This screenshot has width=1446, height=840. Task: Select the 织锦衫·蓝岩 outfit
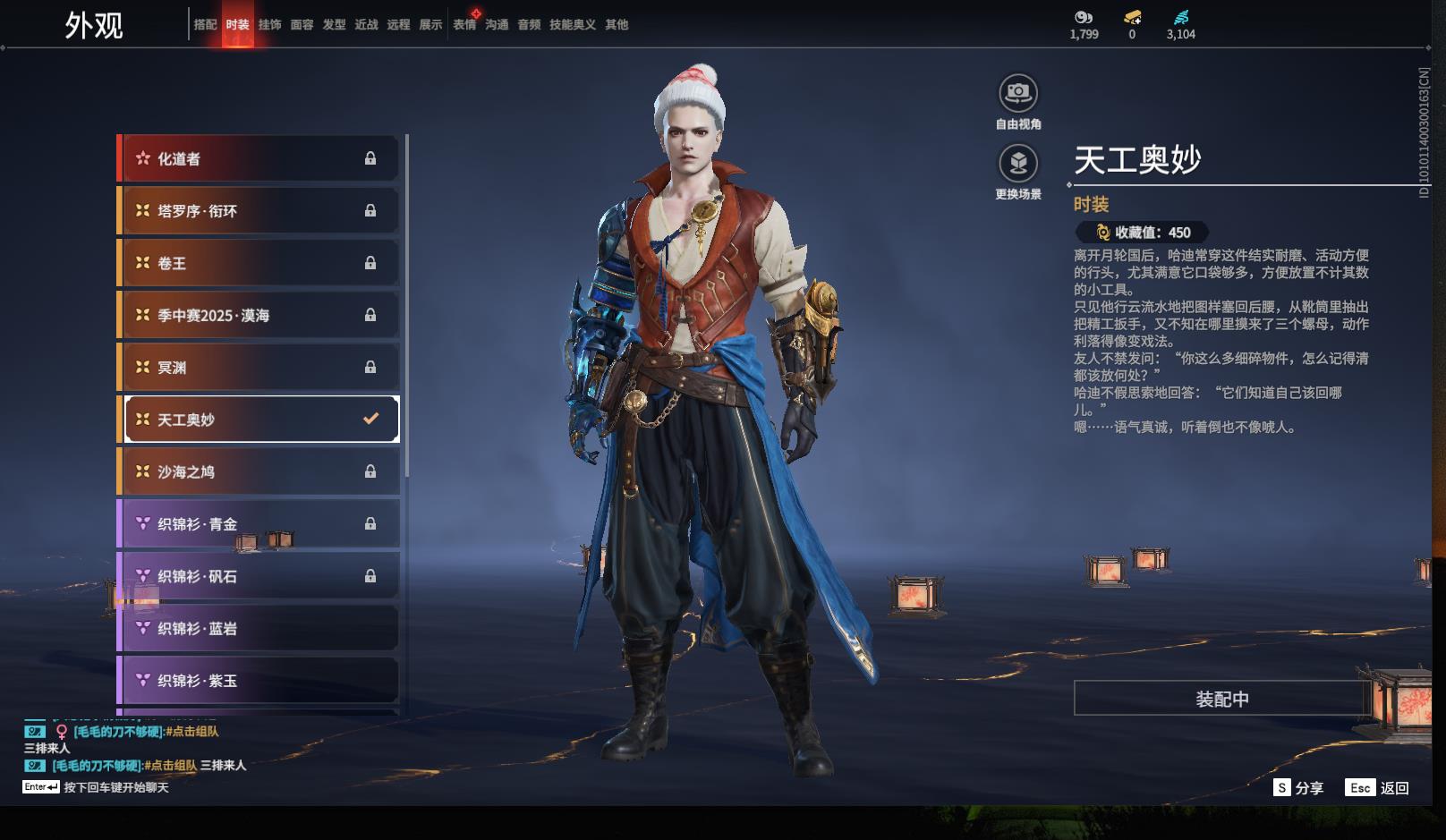pos(259,629)
